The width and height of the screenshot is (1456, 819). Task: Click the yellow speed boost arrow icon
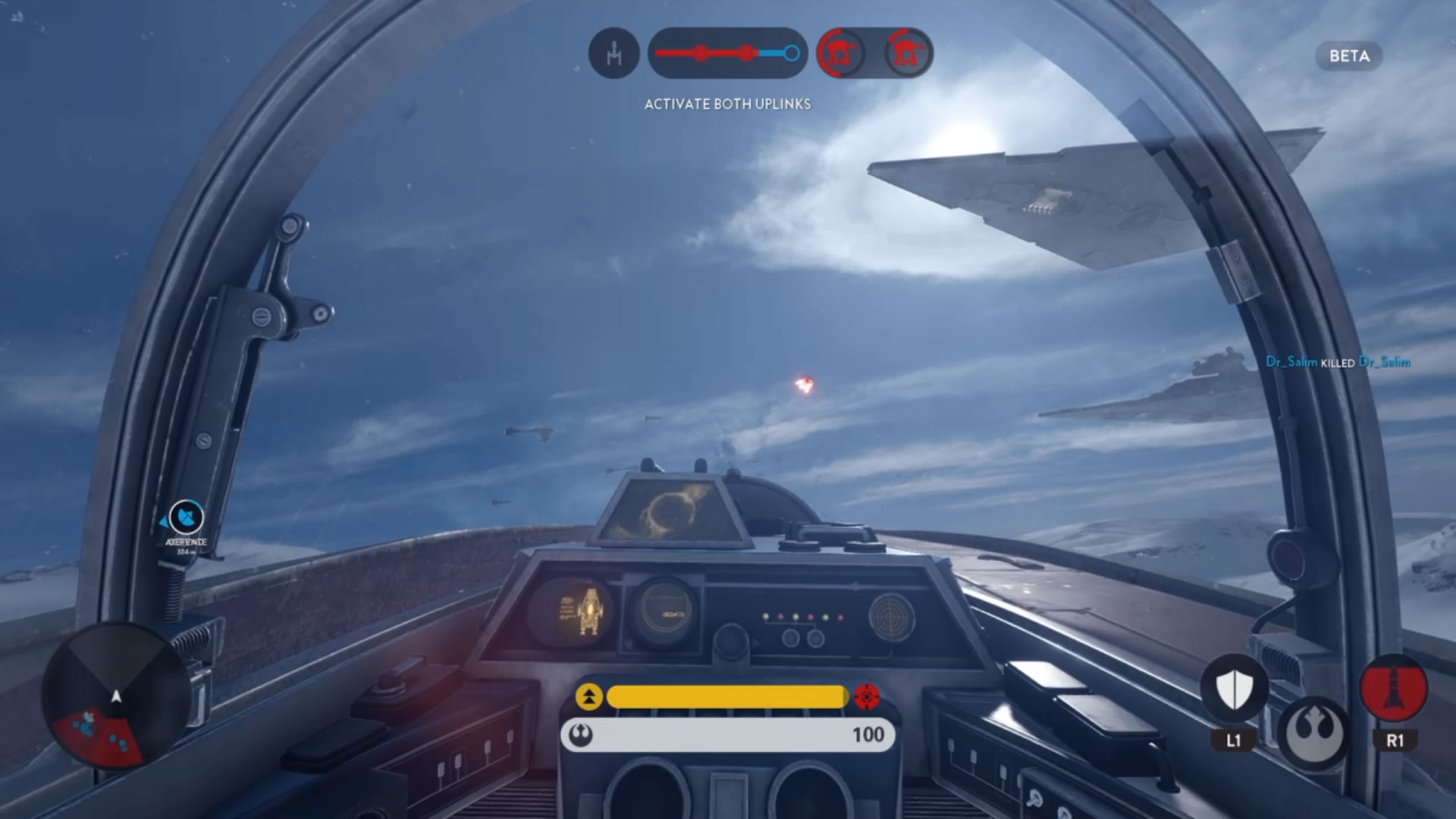pos(589,697)
